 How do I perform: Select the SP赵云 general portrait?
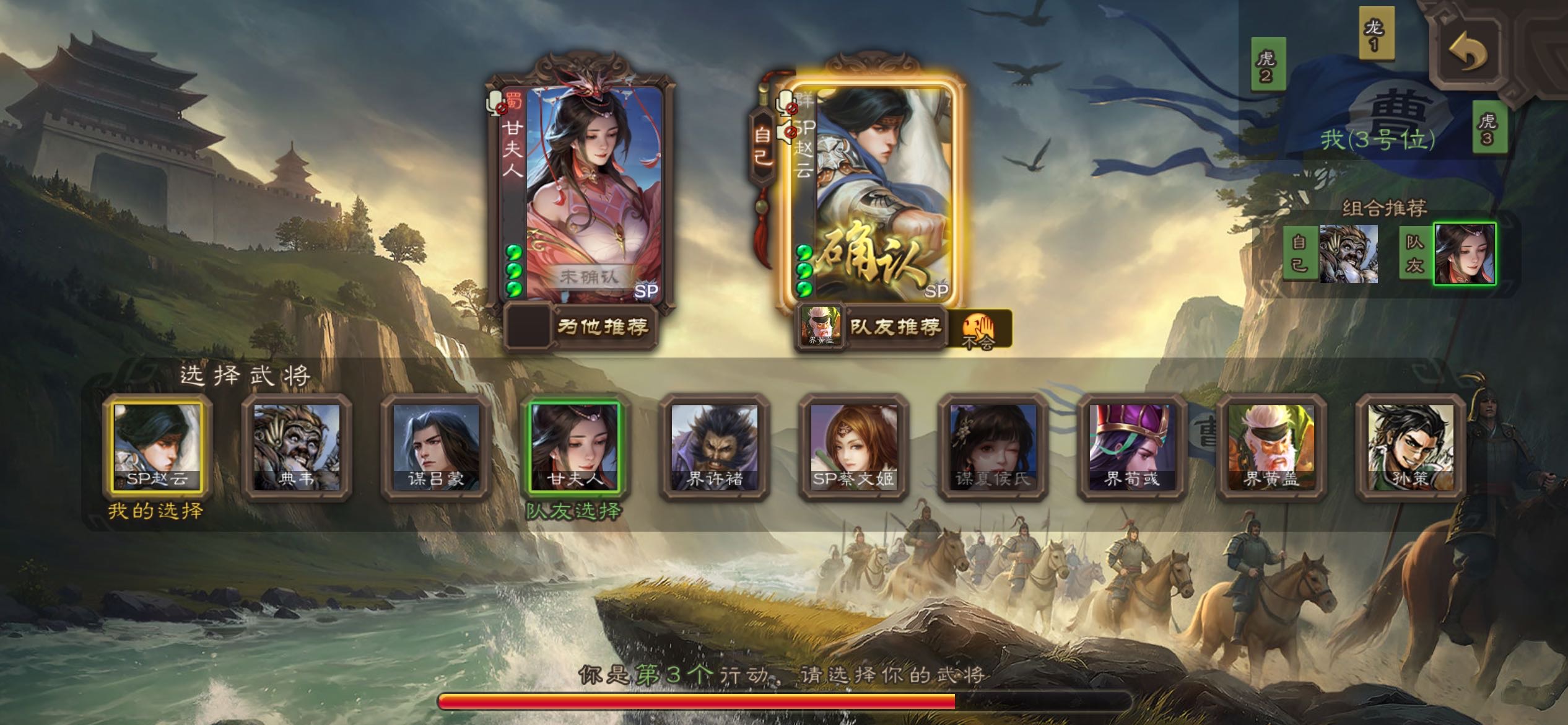pos(157,446)
